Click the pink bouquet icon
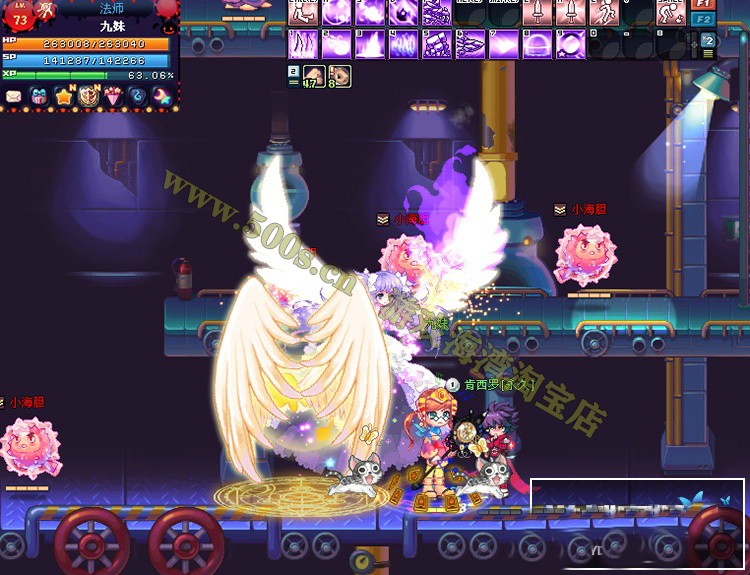Screen dimensions: 750x575 point(112,97)
